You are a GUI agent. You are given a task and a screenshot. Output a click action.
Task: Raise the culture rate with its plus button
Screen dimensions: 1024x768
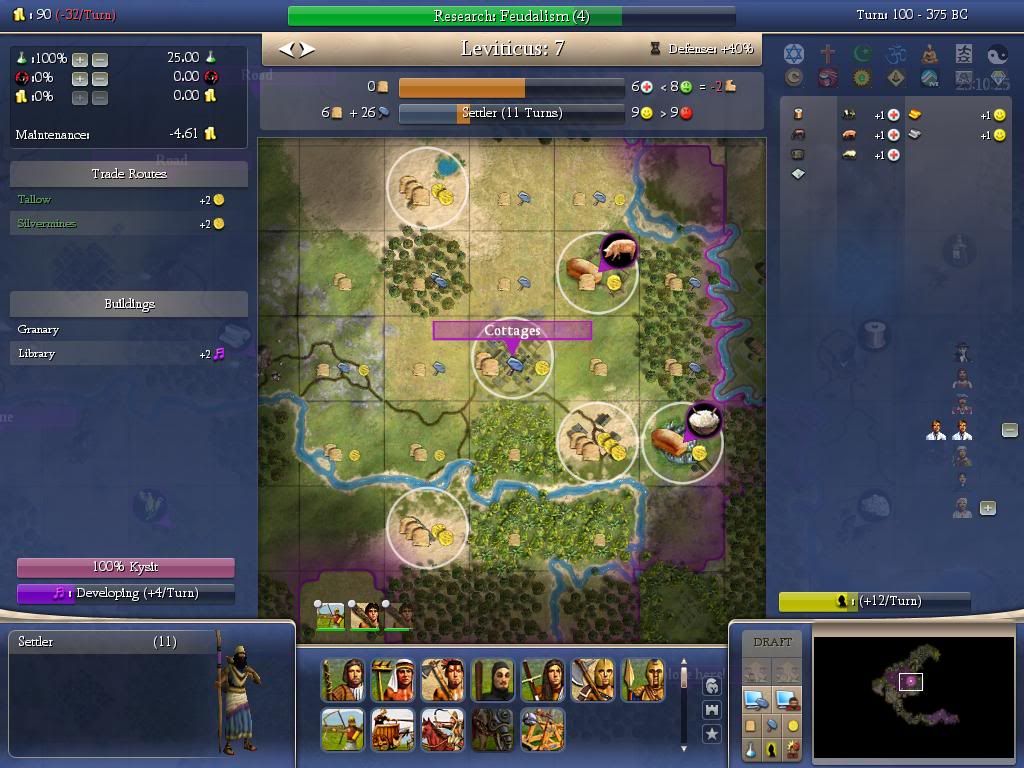[80, 78]
